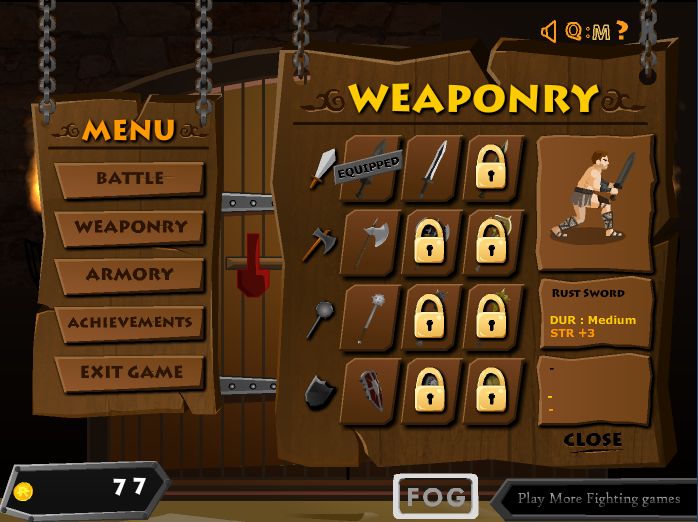This screenshot has height=522, width=698.
Task: Open the Battle menu entry
Action: tap(130, 179)
